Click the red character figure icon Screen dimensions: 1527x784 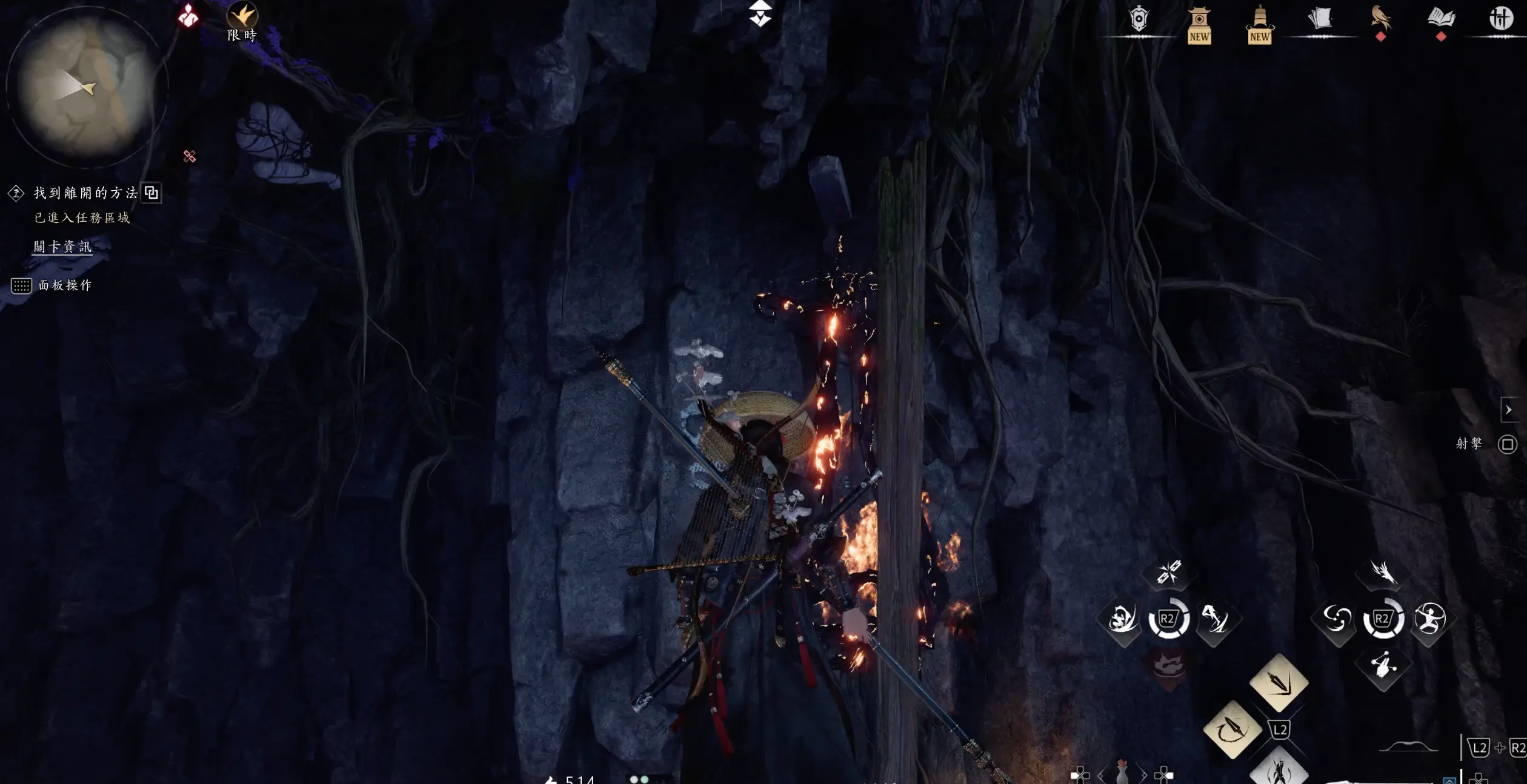188,16
